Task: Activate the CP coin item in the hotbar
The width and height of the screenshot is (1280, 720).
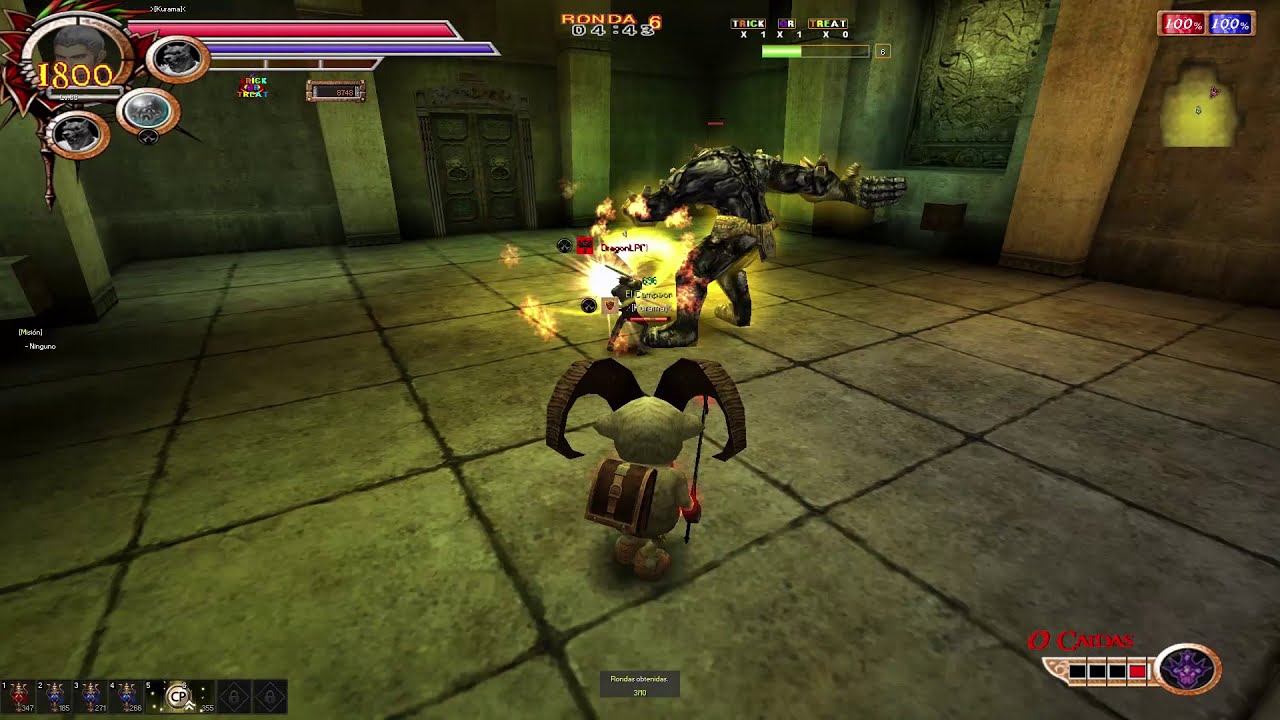Action: coord(179,696)
